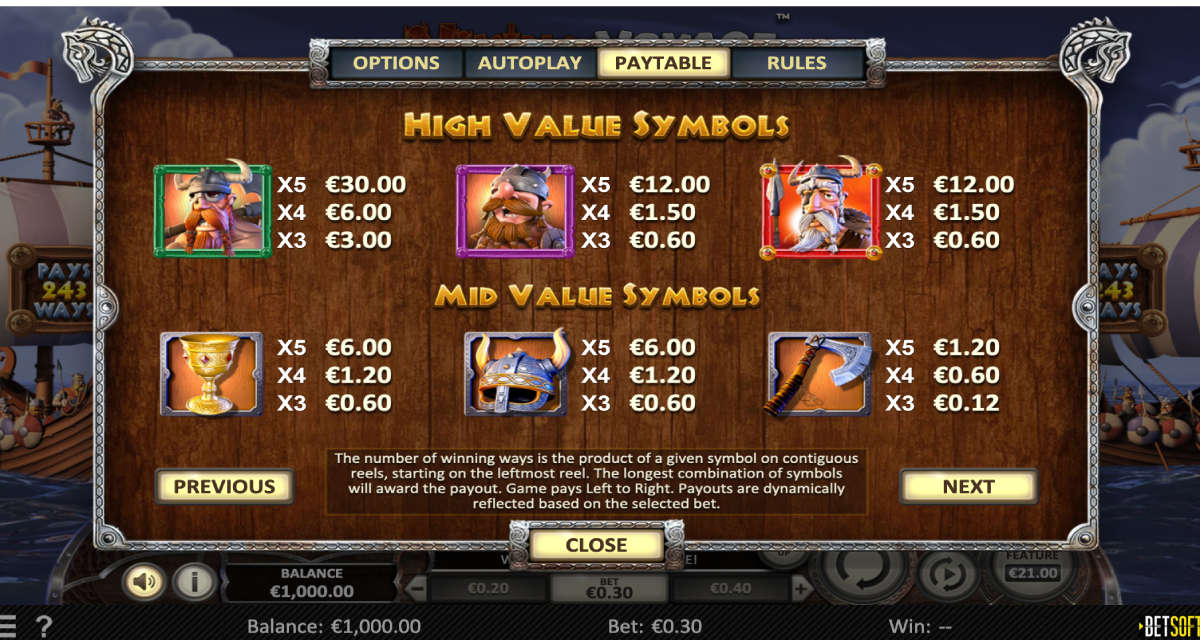Go to the previous paytable page
The height and width of the screenshot is (640, 1200).
[224, 487]
